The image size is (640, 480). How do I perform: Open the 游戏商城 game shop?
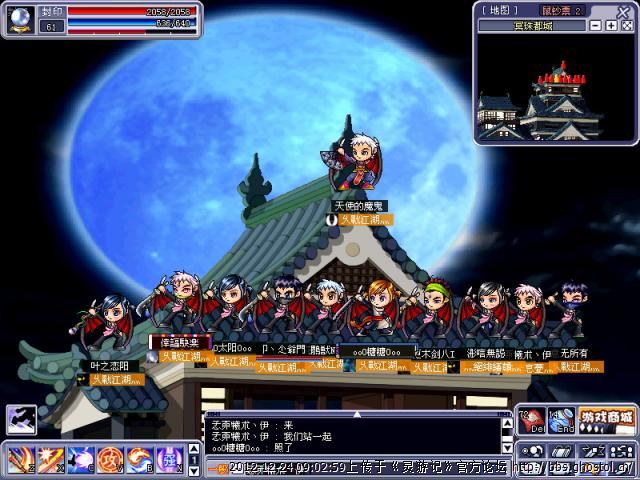(x=607, y=416)
